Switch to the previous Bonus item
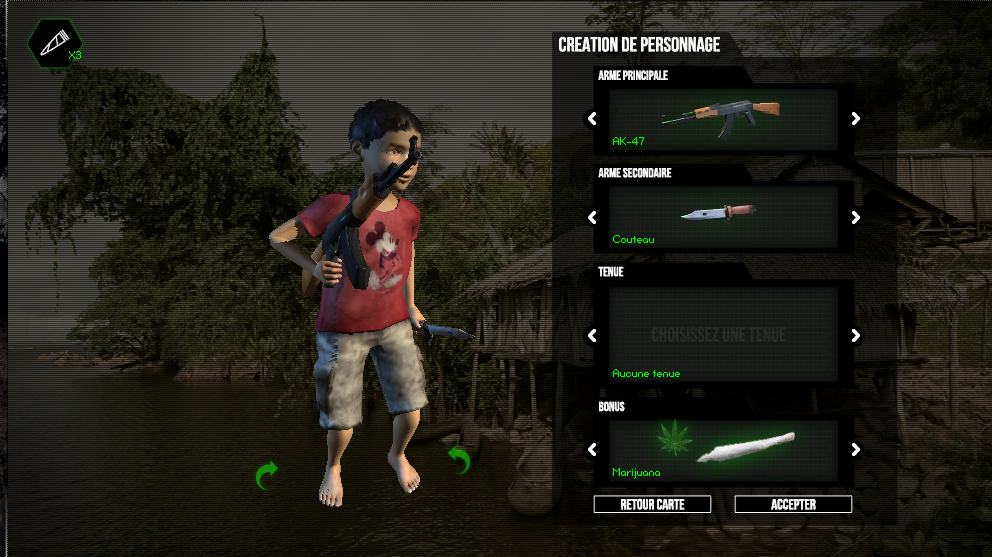992x557 pixels. coord(592,450)
